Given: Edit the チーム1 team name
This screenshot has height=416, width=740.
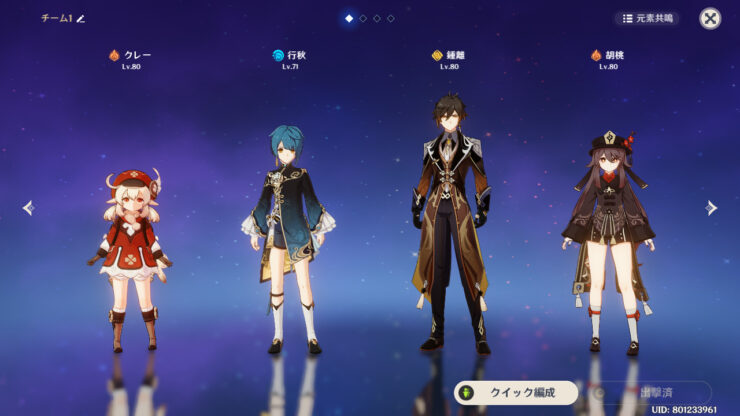Looking at the screenshot, I should [81, 18].
